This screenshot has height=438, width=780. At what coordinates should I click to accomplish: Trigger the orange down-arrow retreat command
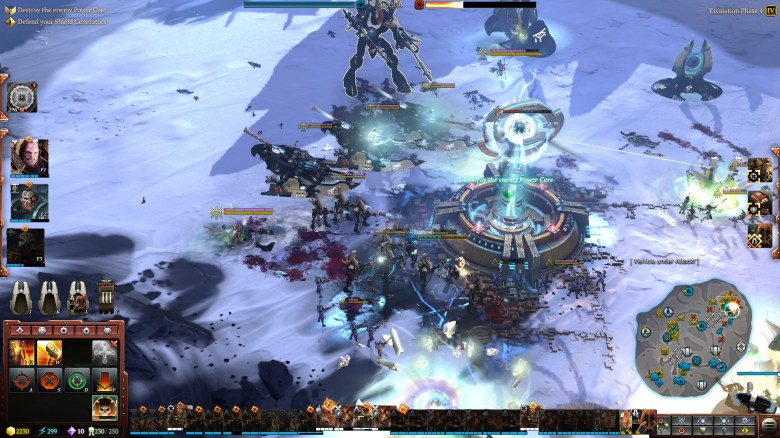click(105, 380)
